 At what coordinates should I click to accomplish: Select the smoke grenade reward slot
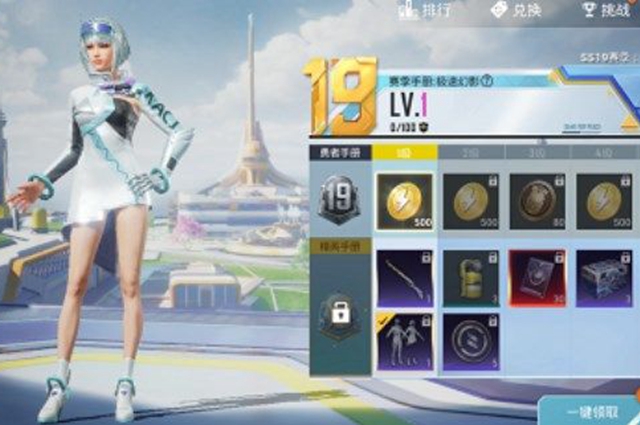470,277
